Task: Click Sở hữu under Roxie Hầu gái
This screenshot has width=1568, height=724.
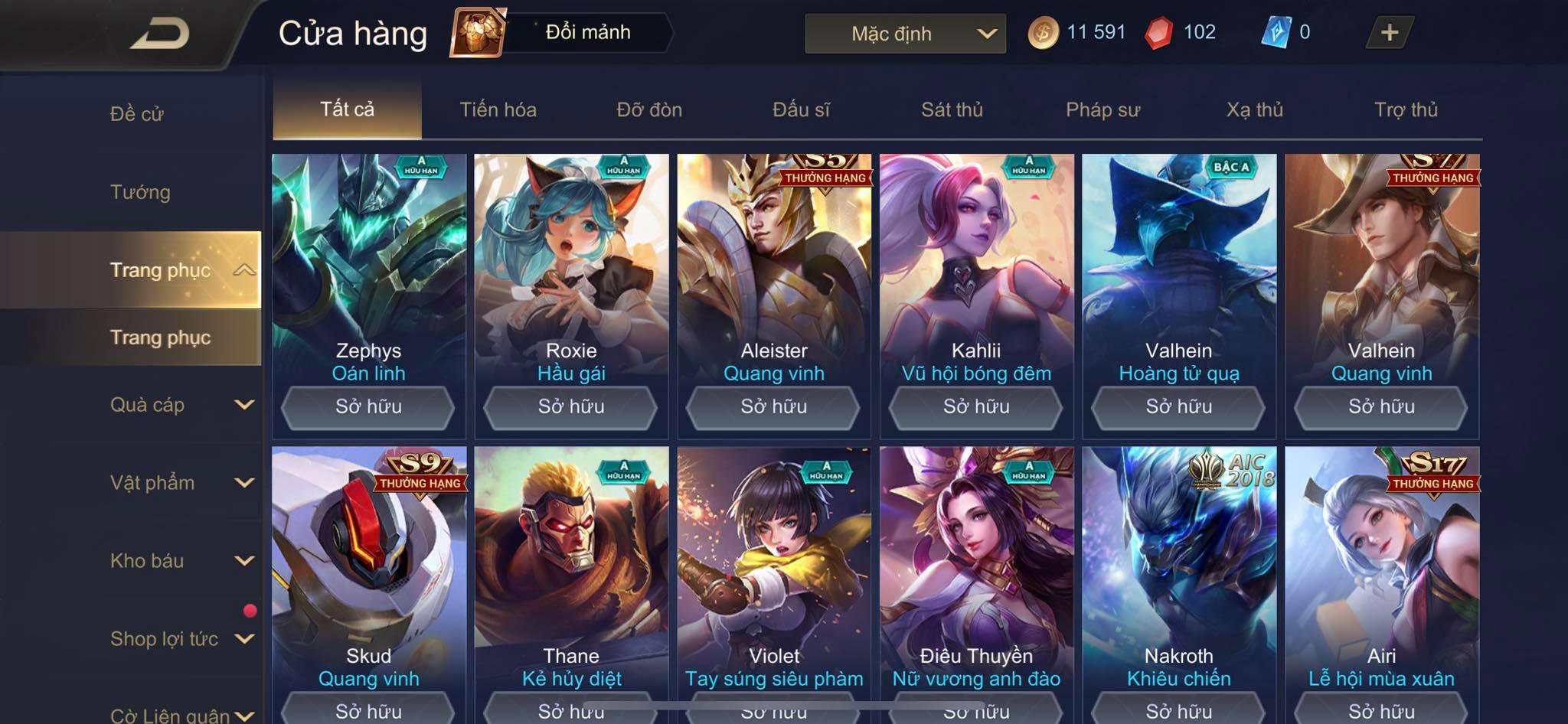Action: point(571,406)
